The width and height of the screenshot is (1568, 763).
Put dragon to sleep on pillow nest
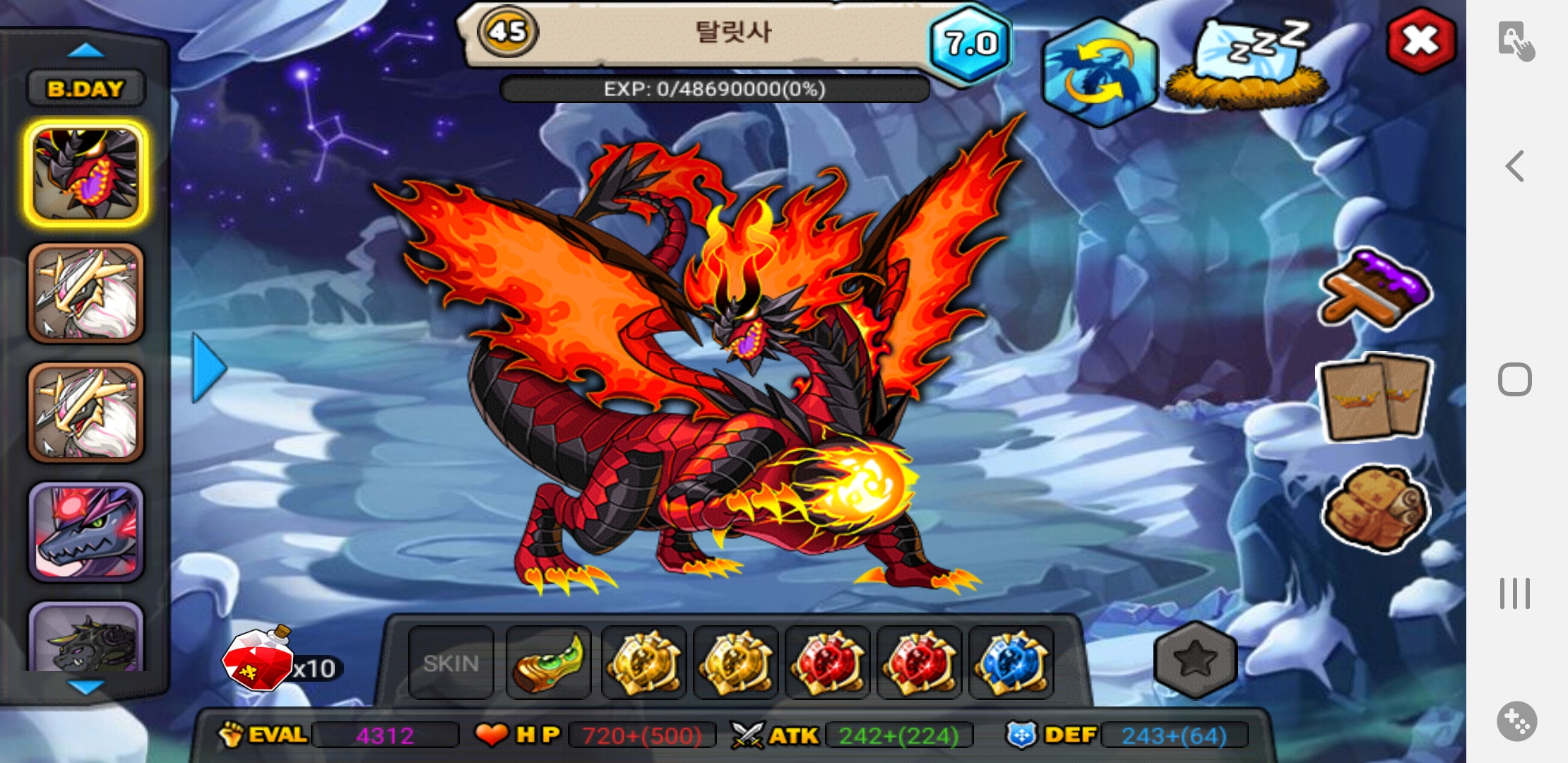click(1247, 65)
